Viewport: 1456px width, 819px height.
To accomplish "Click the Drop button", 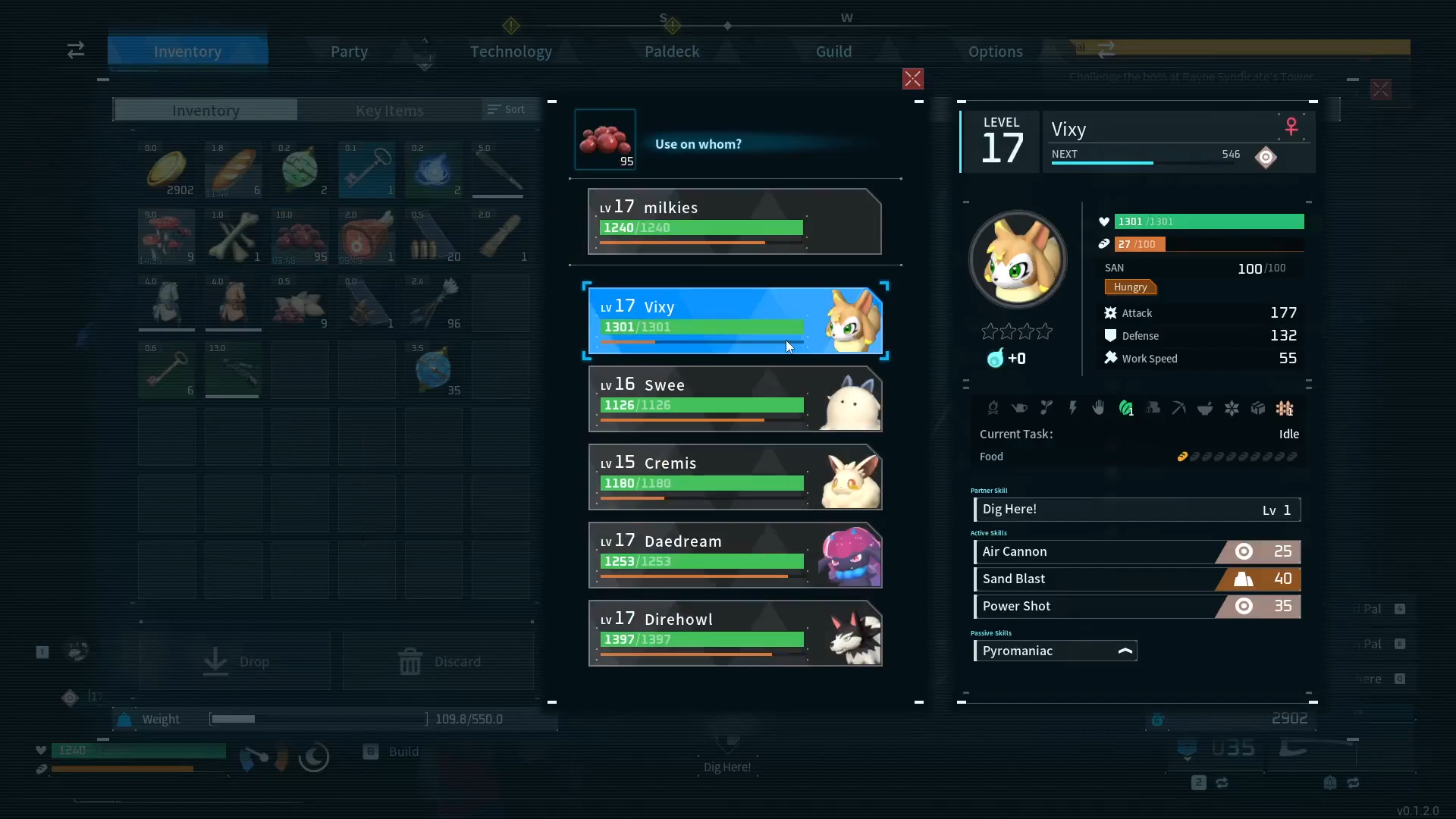I will [235, 661].
